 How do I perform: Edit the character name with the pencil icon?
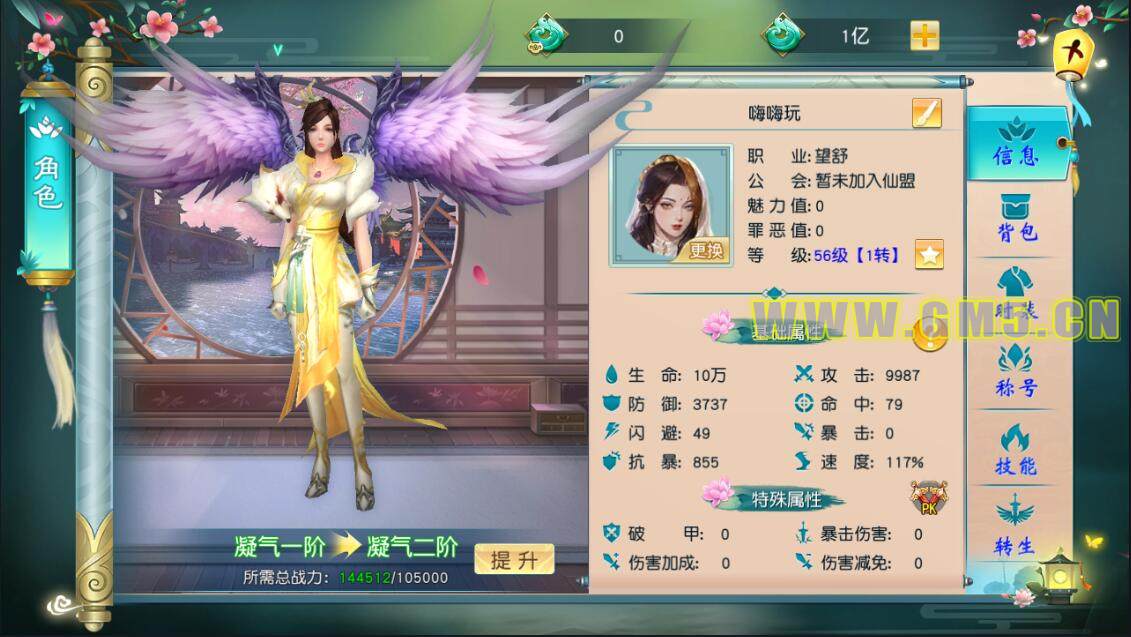pos(926,114)
